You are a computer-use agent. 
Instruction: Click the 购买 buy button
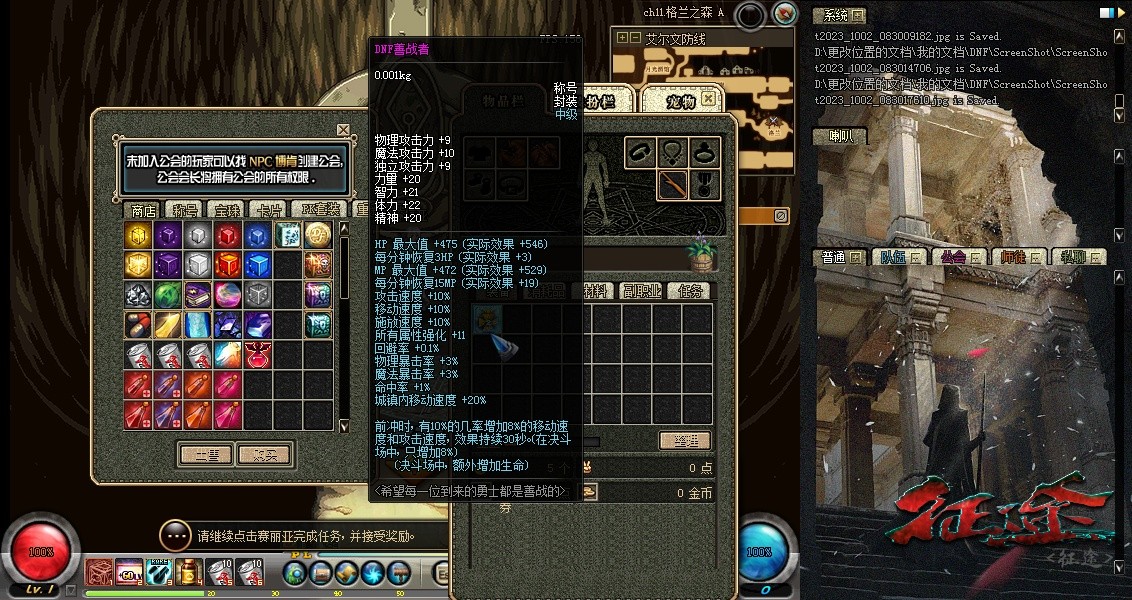264,455
